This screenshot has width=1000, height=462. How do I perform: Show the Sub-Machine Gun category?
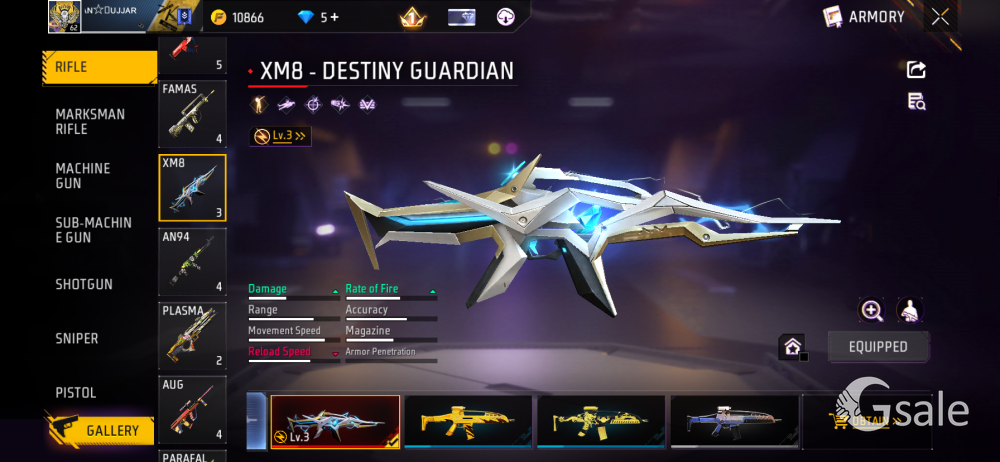pyautogui.click(x=93, y=229)
